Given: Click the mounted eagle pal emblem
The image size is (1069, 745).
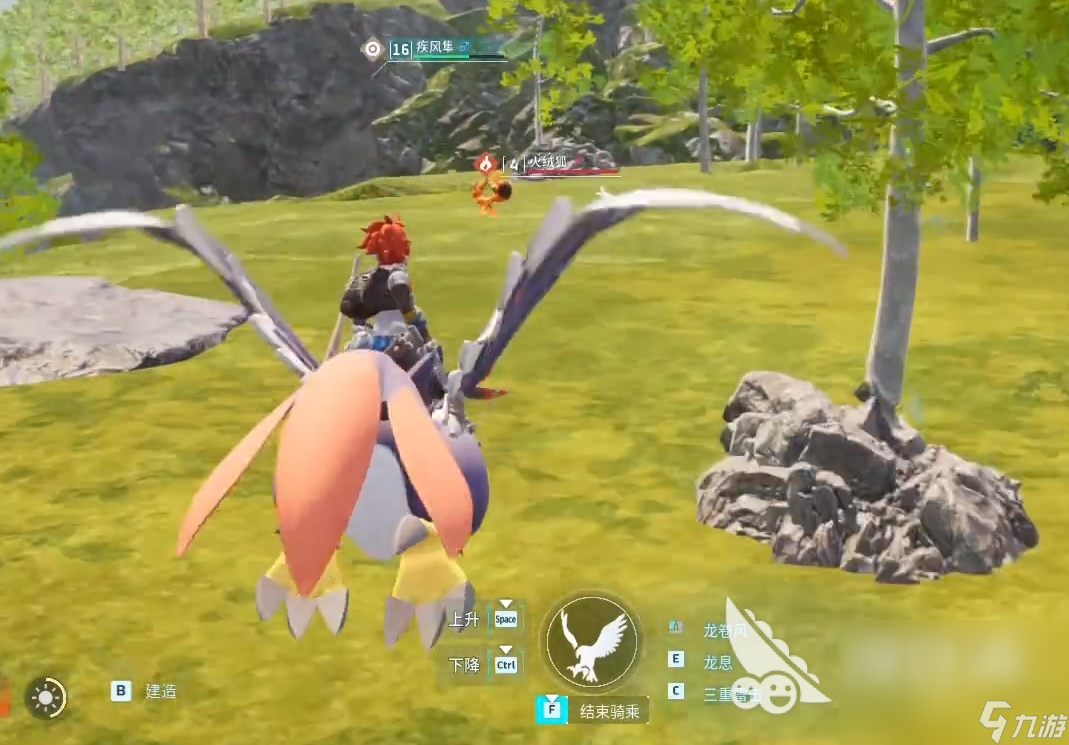Looking at the screenshot, I should pos(592,643).
